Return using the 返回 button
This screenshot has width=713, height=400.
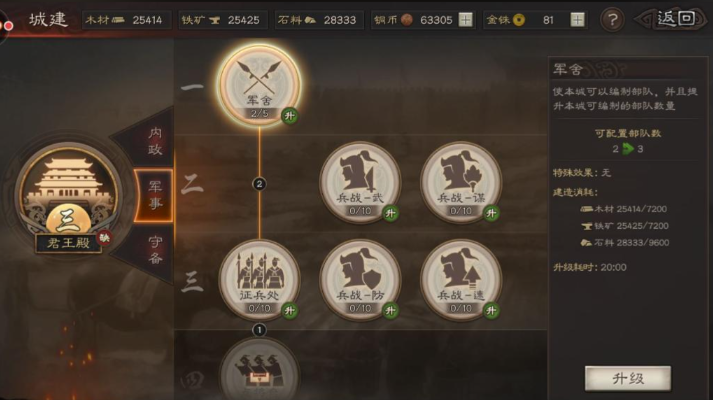point(675,19)
